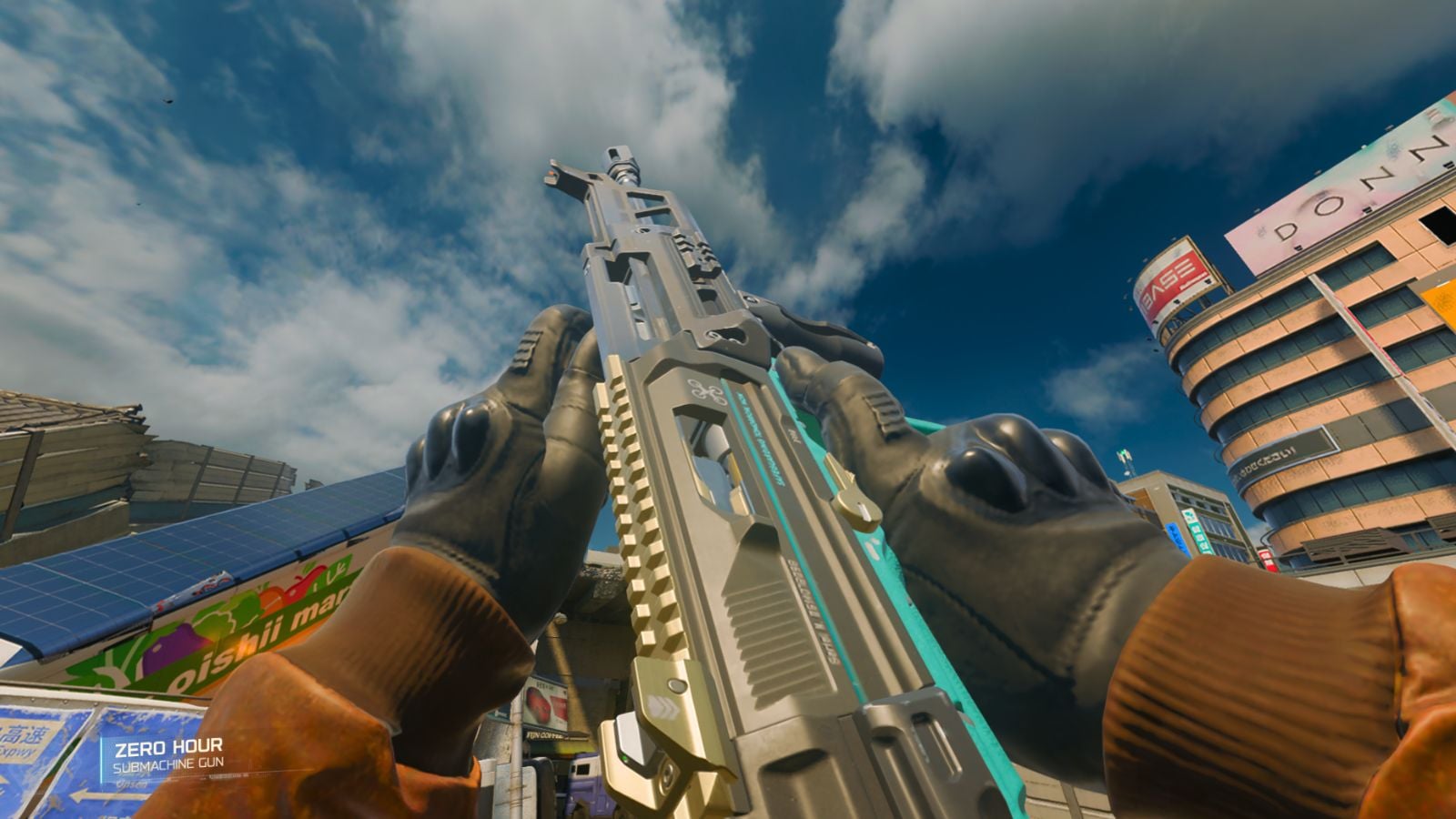Click the red Chinese highway sign text
Viewport: 1456px width, 819px height.
click(x=24, y=733)
